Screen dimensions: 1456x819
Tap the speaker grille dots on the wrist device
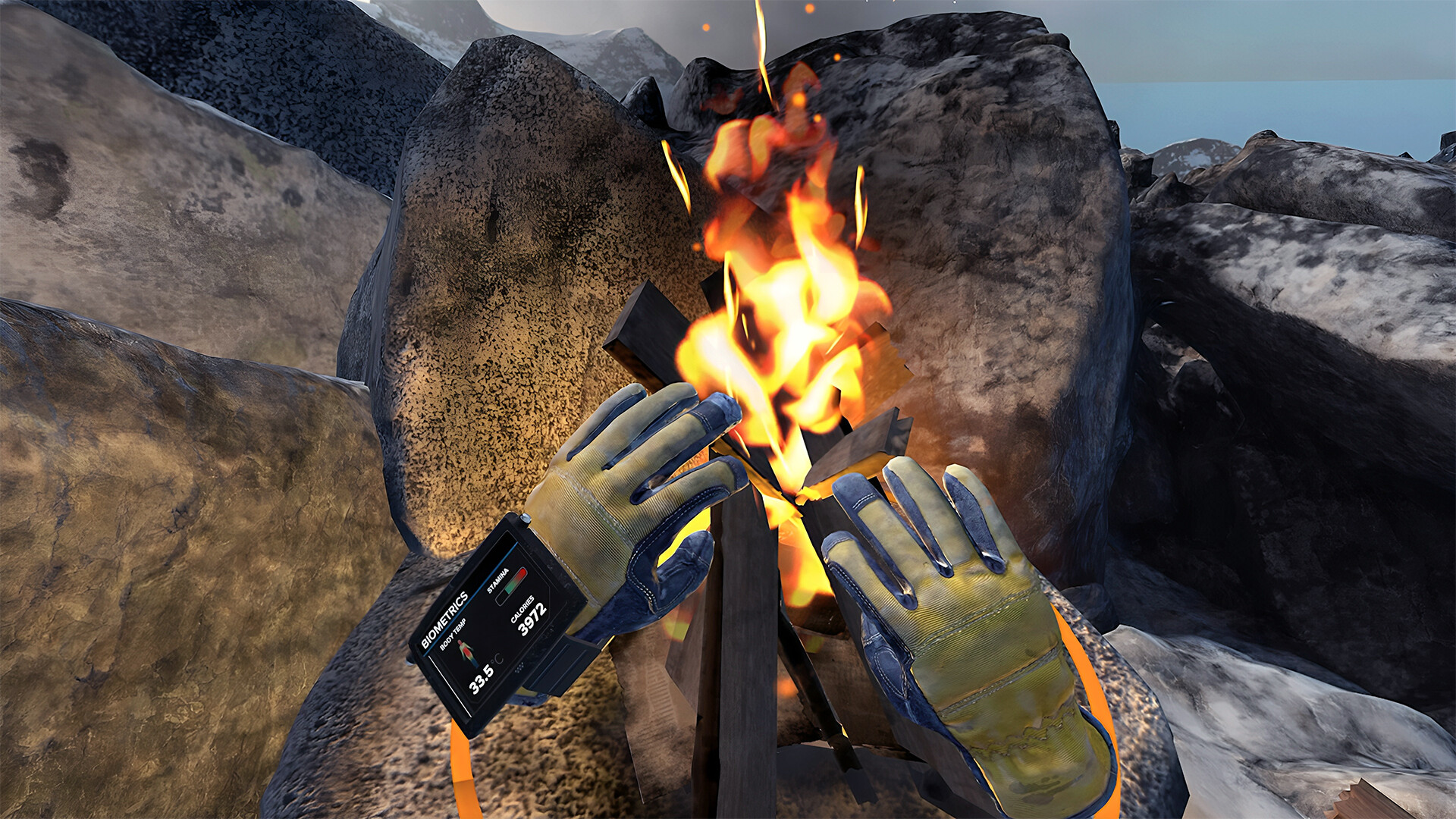pyautogui.click(x=521, y=666)
